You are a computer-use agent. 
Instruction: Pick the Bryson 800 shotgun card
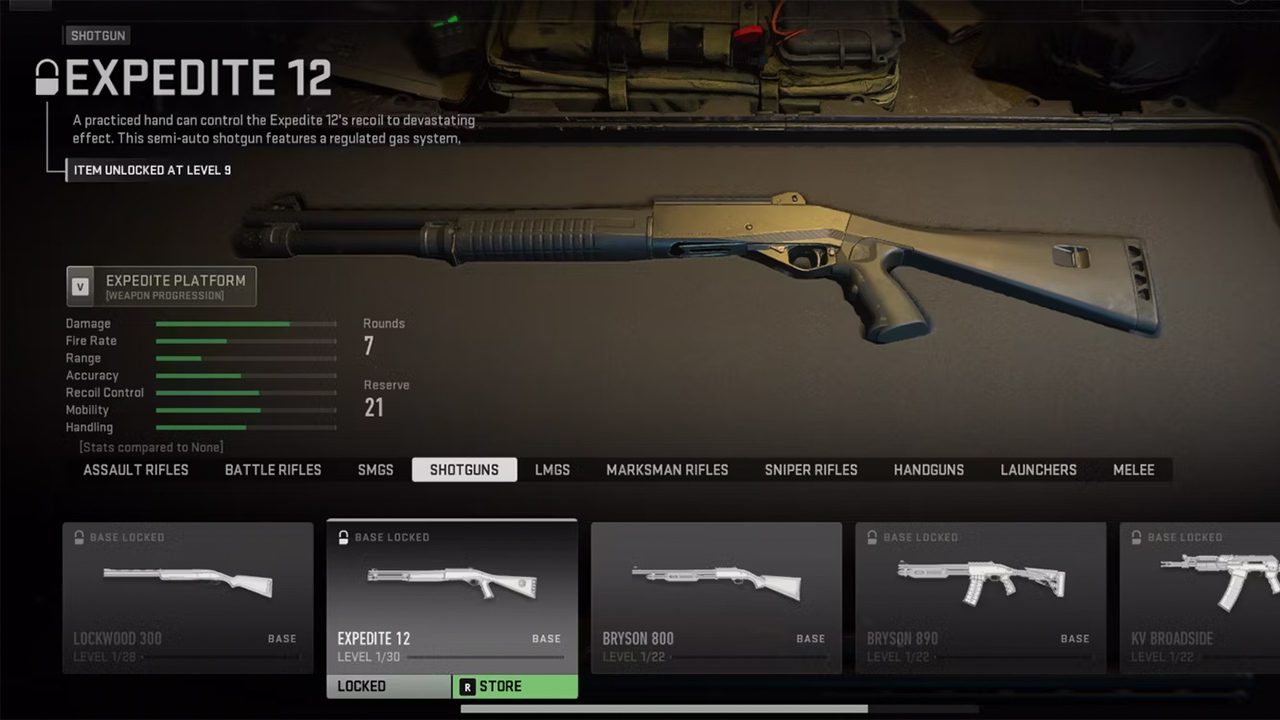(x=716, y=597)
